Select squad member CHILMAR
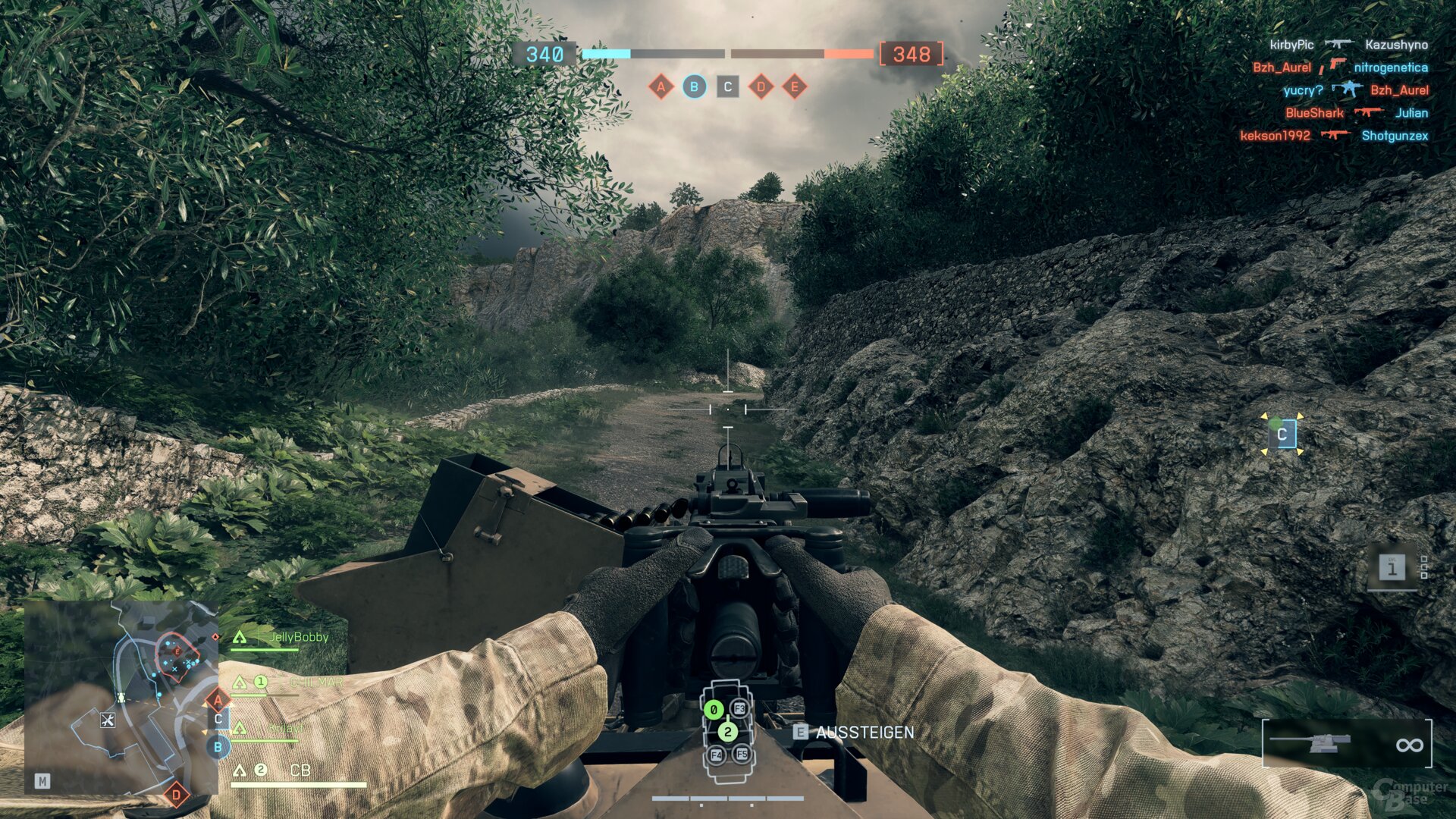Screen dimensions: 1456x819 315,682
